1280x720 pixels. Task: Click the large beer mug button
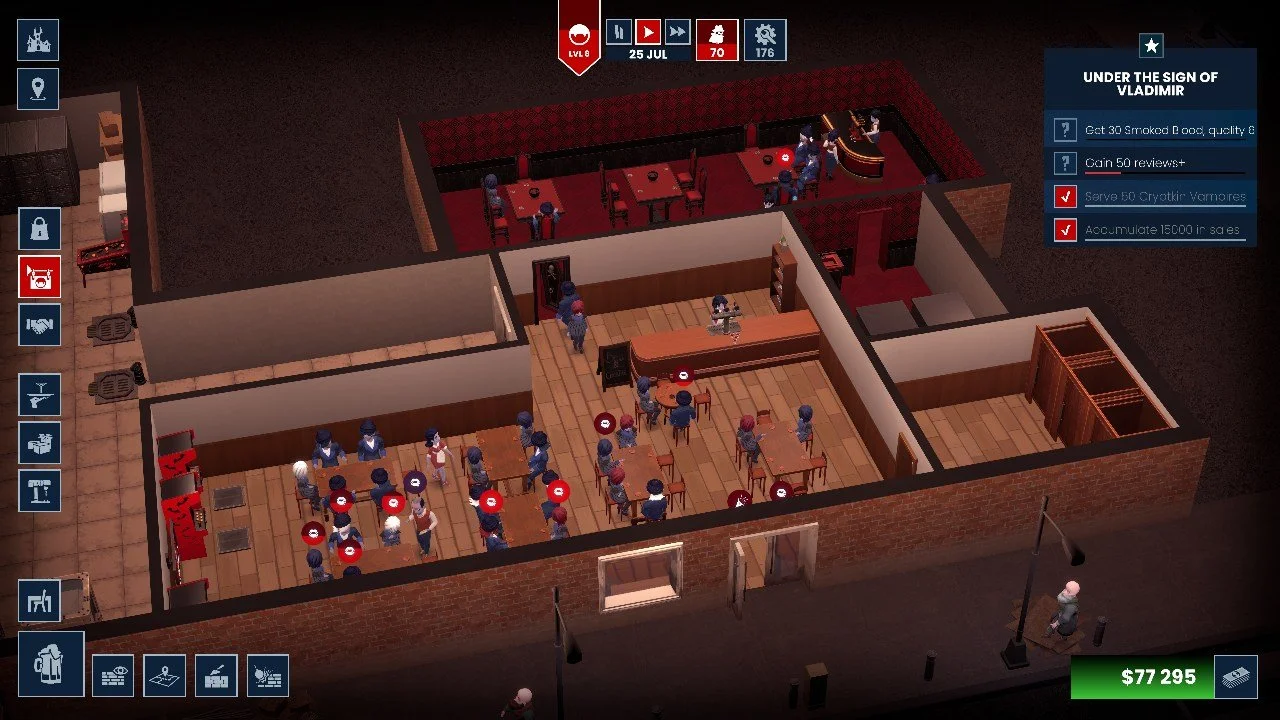50,663
